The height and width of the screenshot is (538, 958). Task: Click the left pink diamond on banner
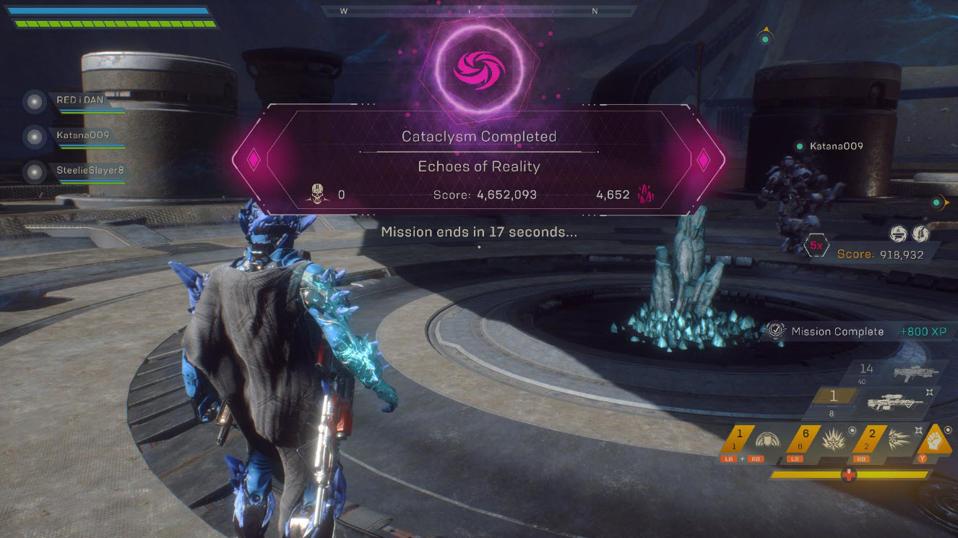[253, 159]
